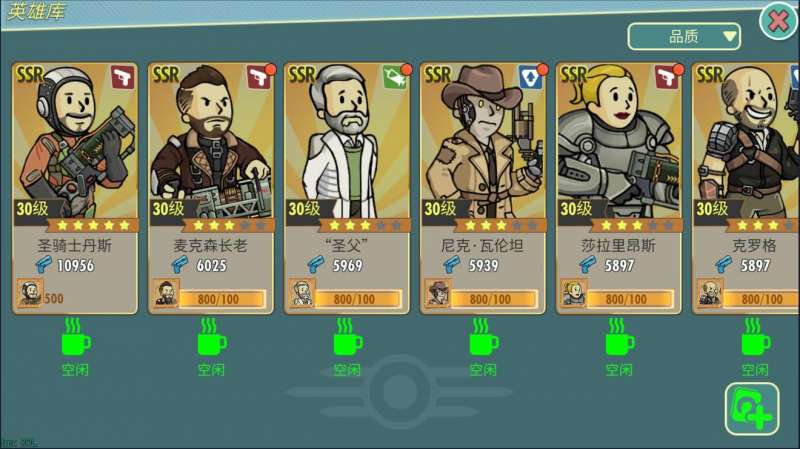Image resolution: width=800 pixels, height=449 pixels.
Task: Click the idle coffee cup under 莎拉里昂斯
Action: pos(619,338)
